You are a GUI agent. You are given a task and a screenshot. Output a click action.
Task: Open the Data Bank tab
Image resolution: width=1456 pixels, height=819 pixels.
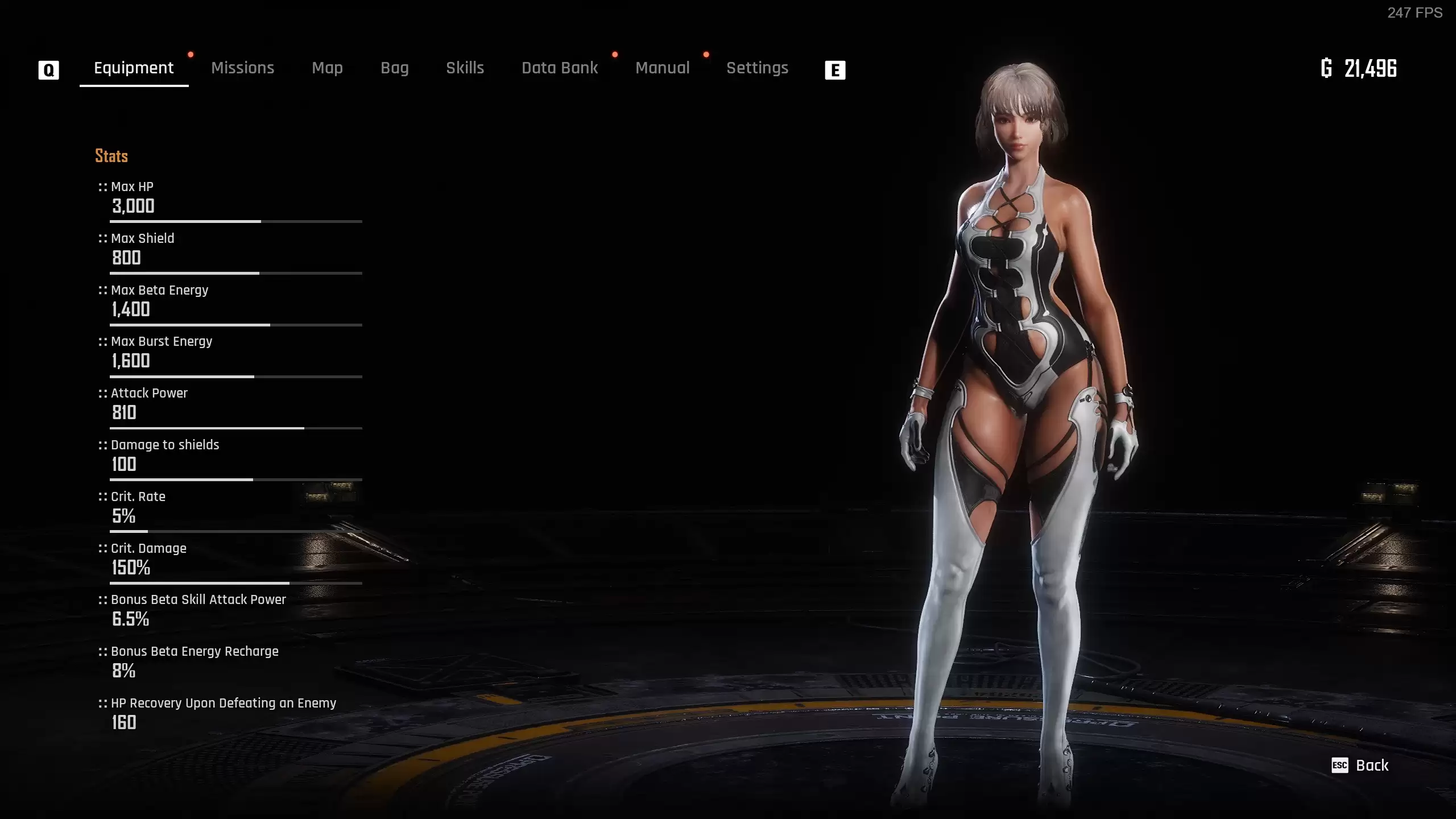560,68
